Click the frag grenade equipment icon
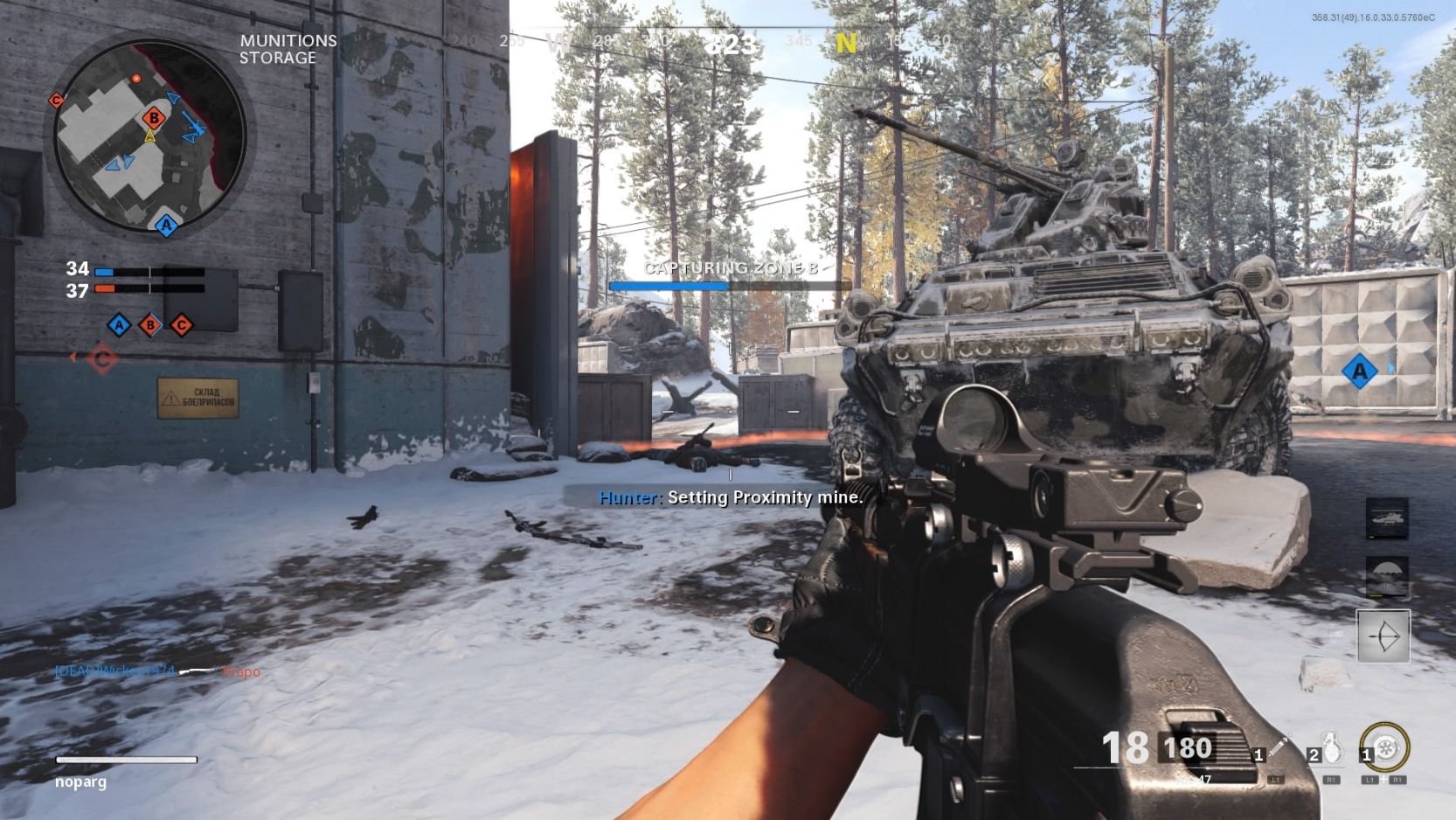This screenshot has width=1456, height=820. pos(1330,747)
